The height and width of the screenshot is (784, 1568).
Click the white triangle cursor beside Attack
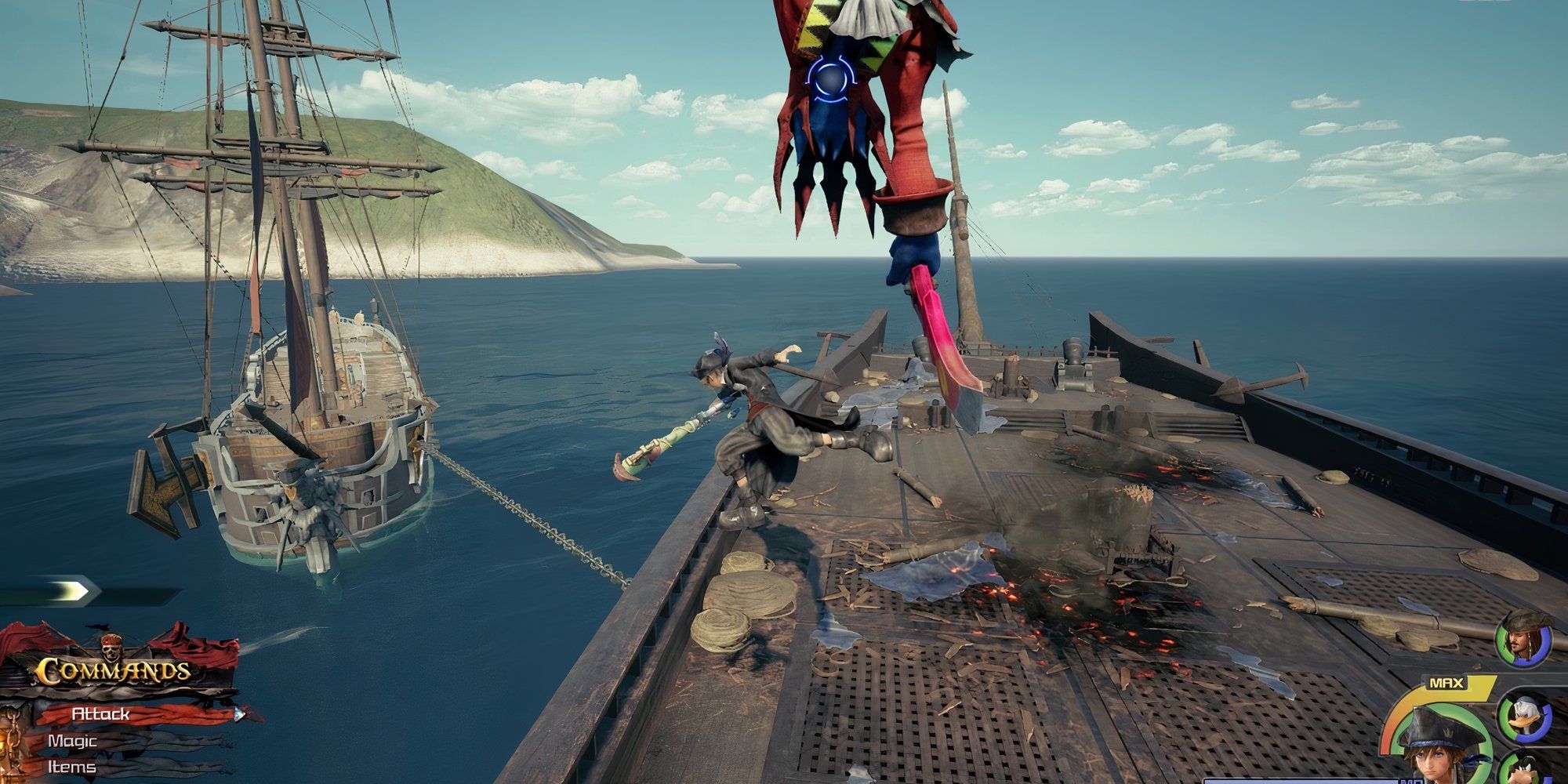(239, 715)
